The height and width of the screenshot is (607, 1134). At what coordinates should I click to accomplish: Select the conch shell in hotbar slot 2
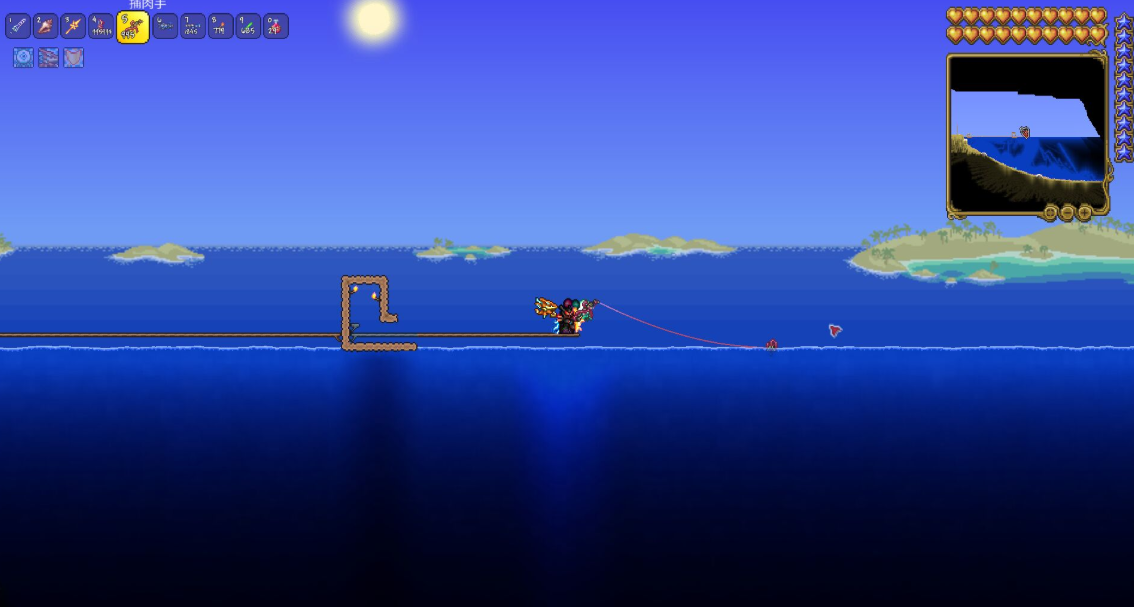[46, 26]
